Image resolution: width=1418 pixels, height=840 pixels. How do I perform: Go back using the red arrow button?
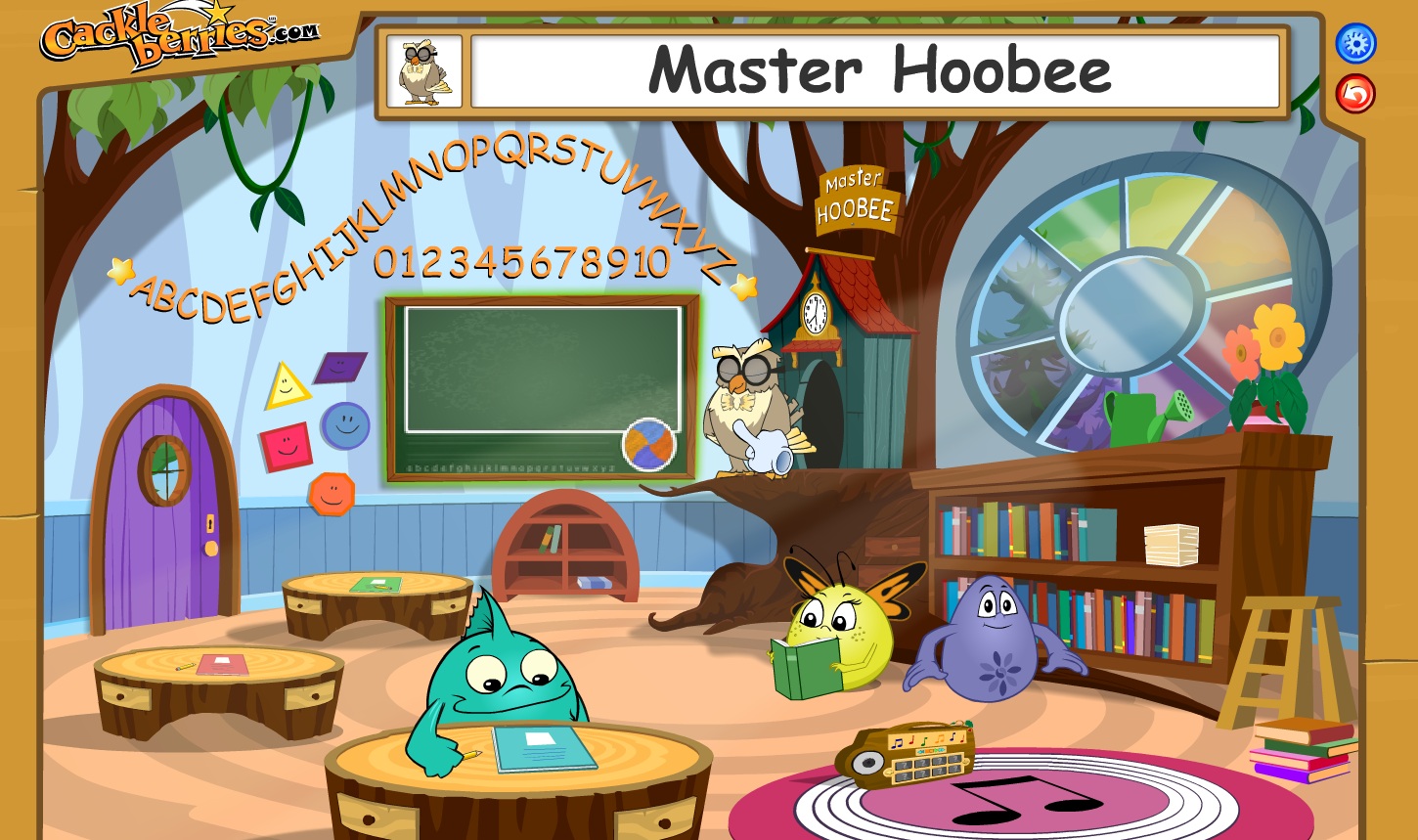click(1355, 95)
